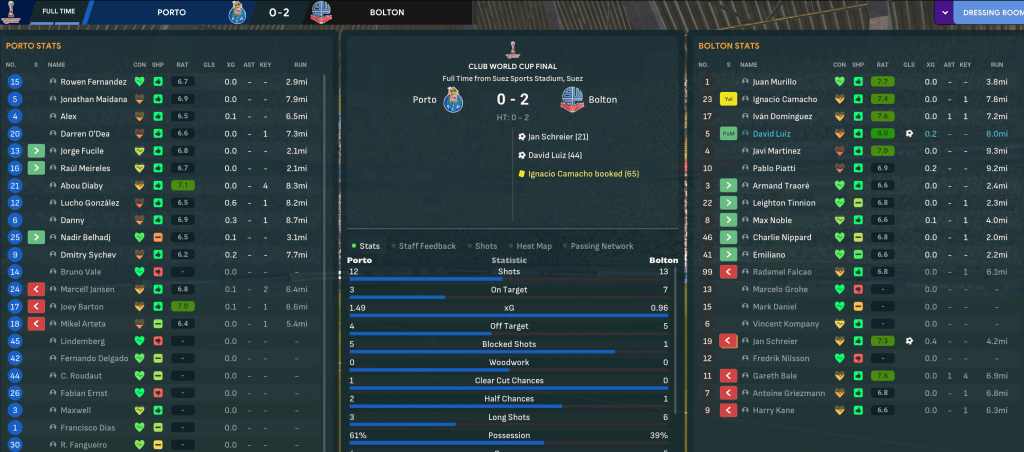1024x452 pixels.
Task: Show the Shots tab
Action: point(486,246)
